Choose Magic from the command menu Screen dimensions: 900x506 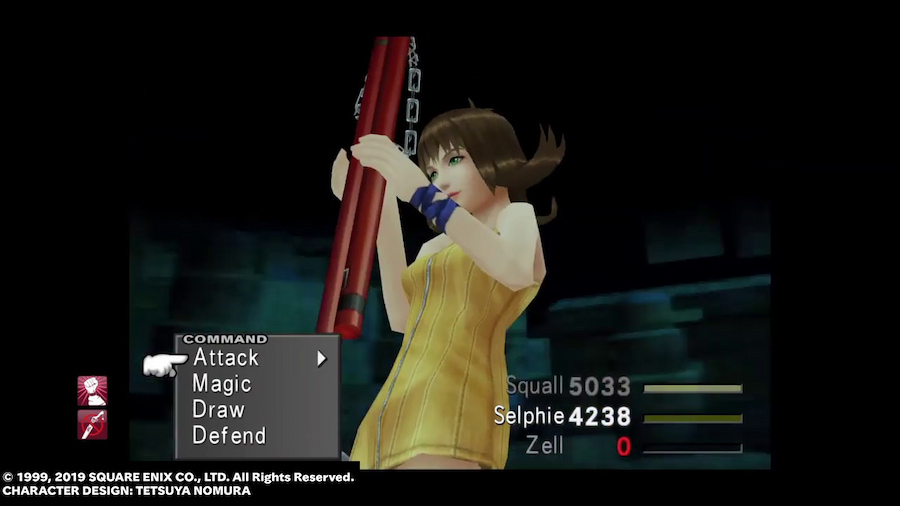[x=222, y=384]
